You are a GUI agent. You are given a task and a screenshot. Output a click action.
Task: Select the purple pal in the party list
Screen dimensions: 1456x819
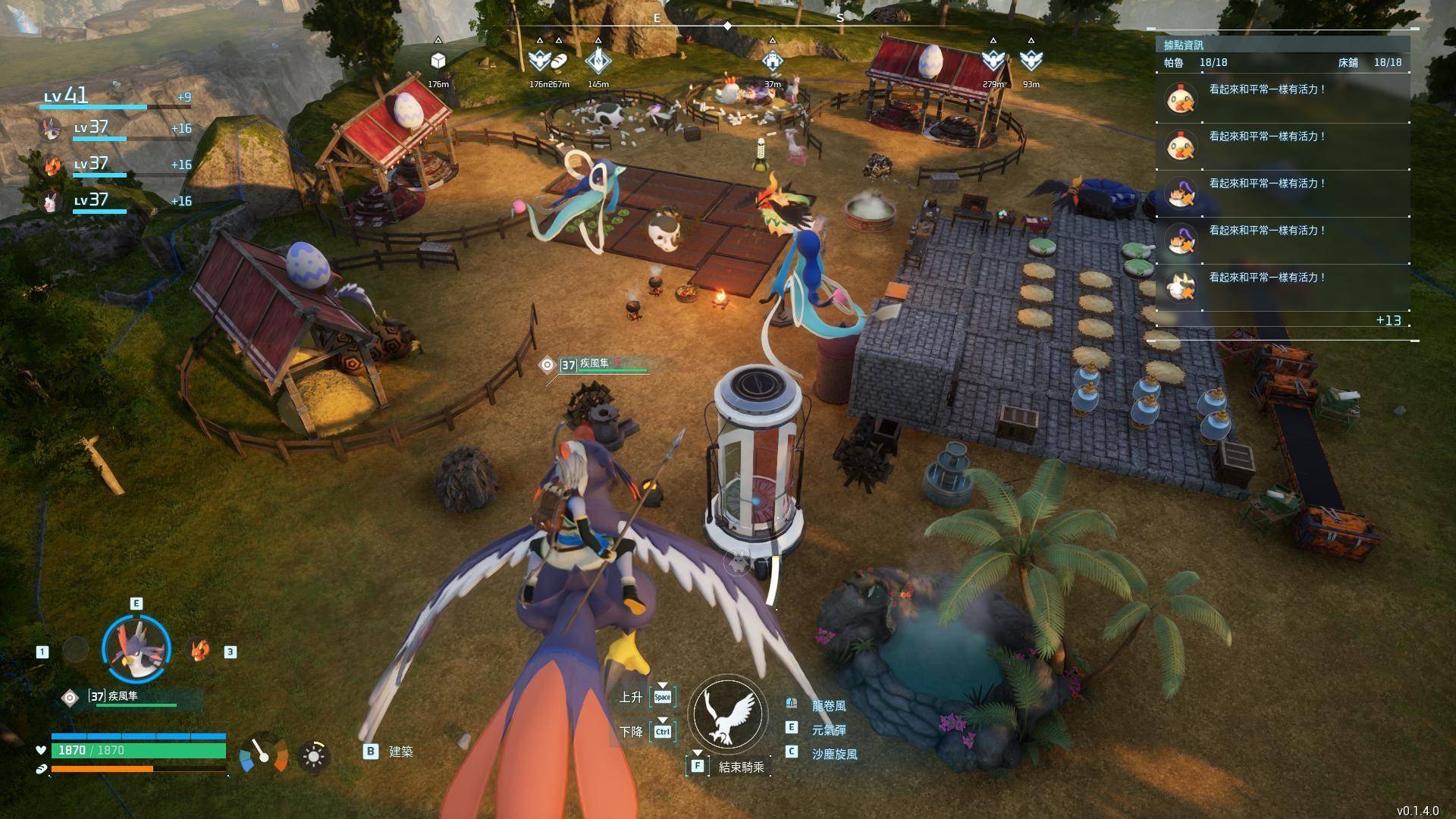[x=51, y=129]
